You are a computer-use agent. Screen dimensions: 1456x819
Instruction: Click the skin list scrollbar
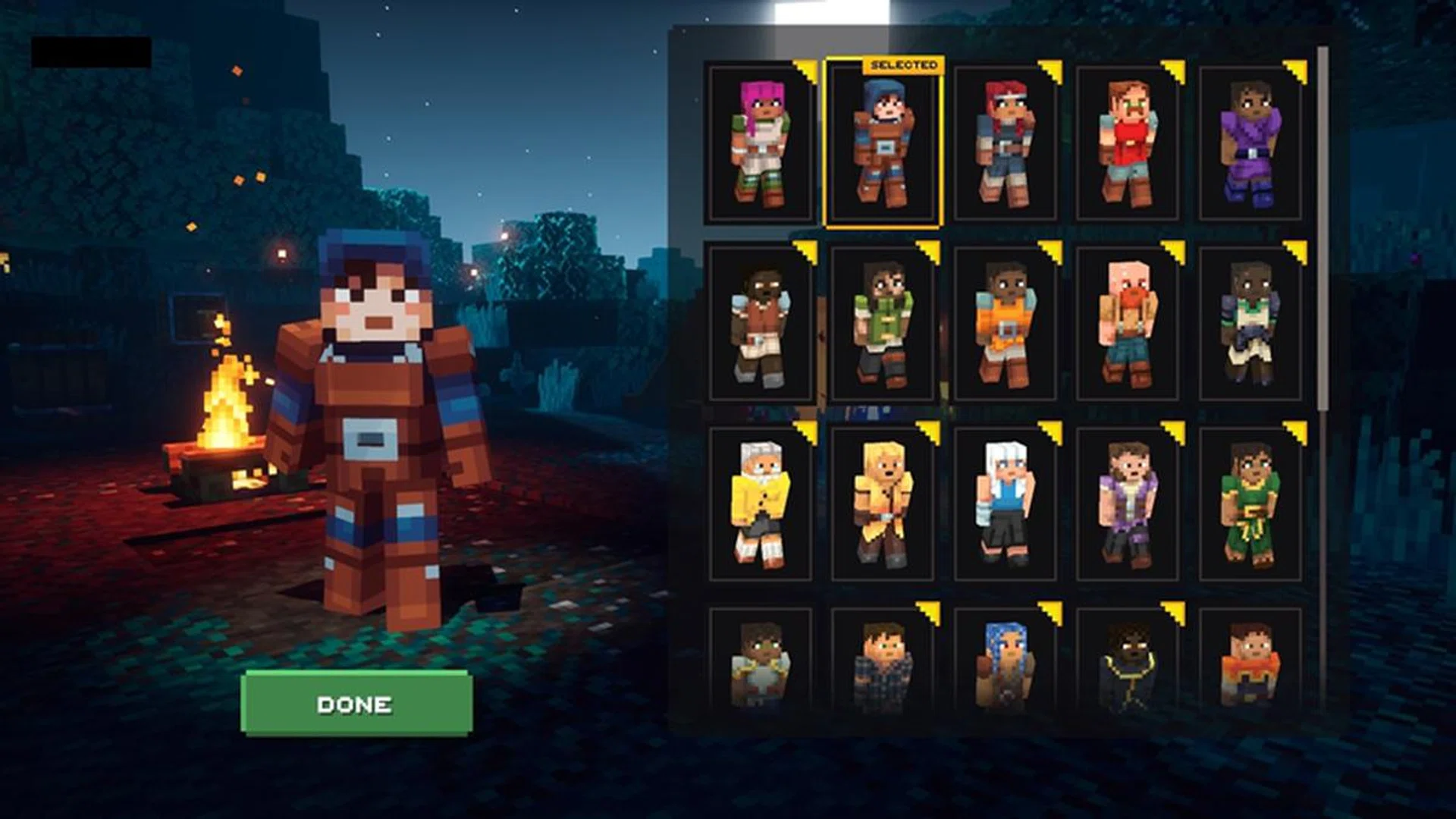pyautogui.click(x=1323, y=227)
